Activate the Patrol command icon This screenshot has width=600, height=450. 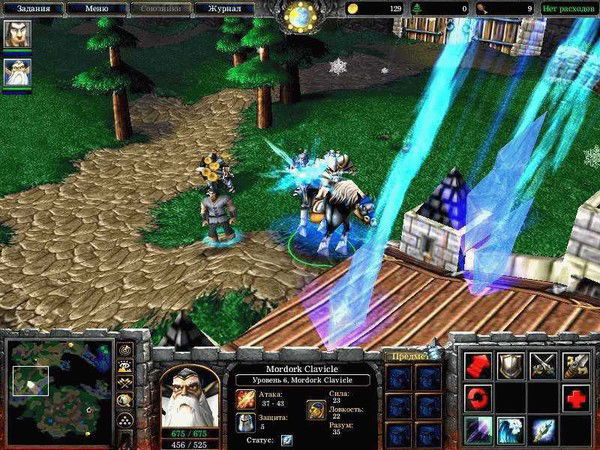577,366
